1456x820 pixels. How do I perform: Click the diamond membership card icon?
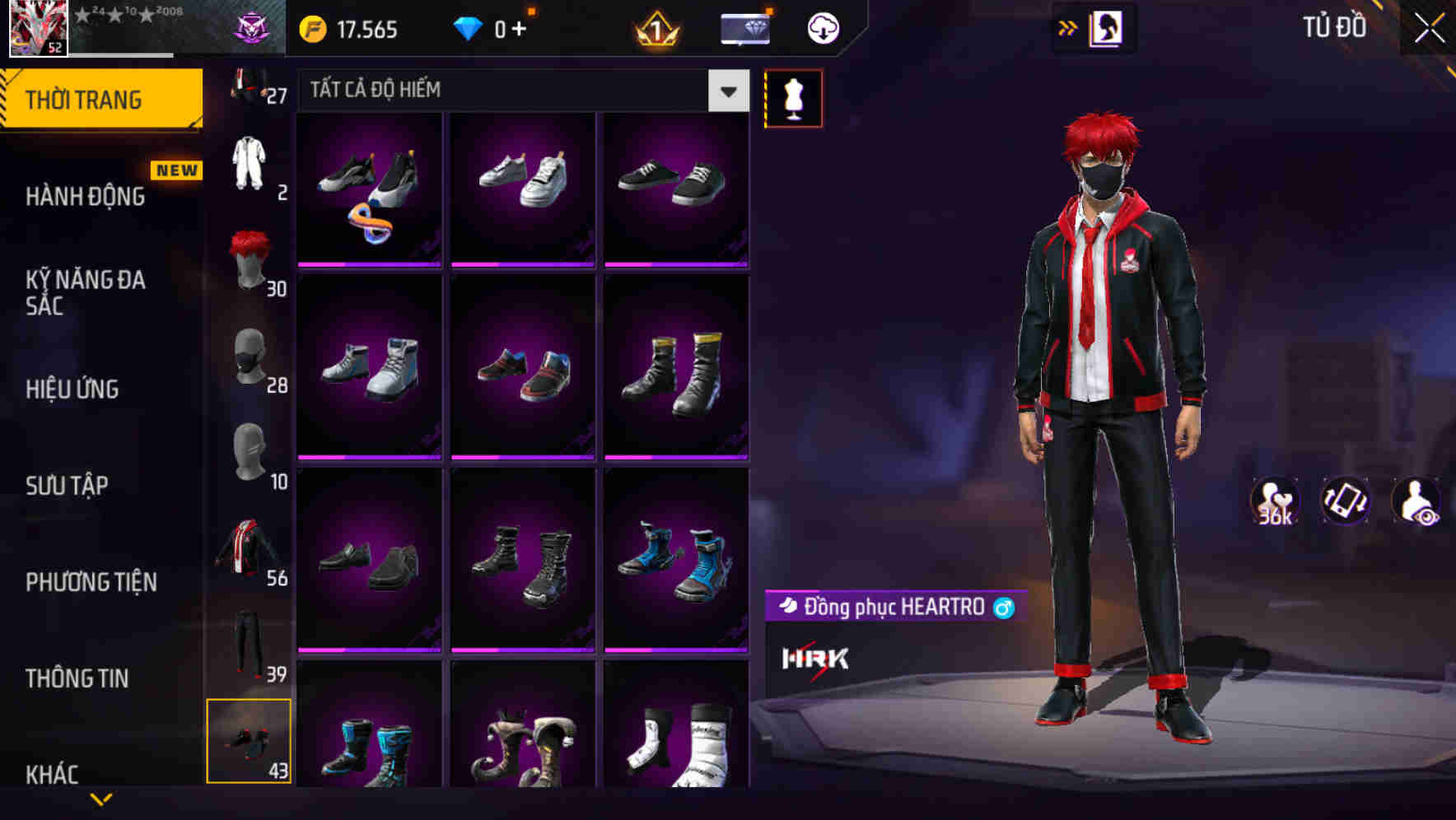click(x=744, y=27)
